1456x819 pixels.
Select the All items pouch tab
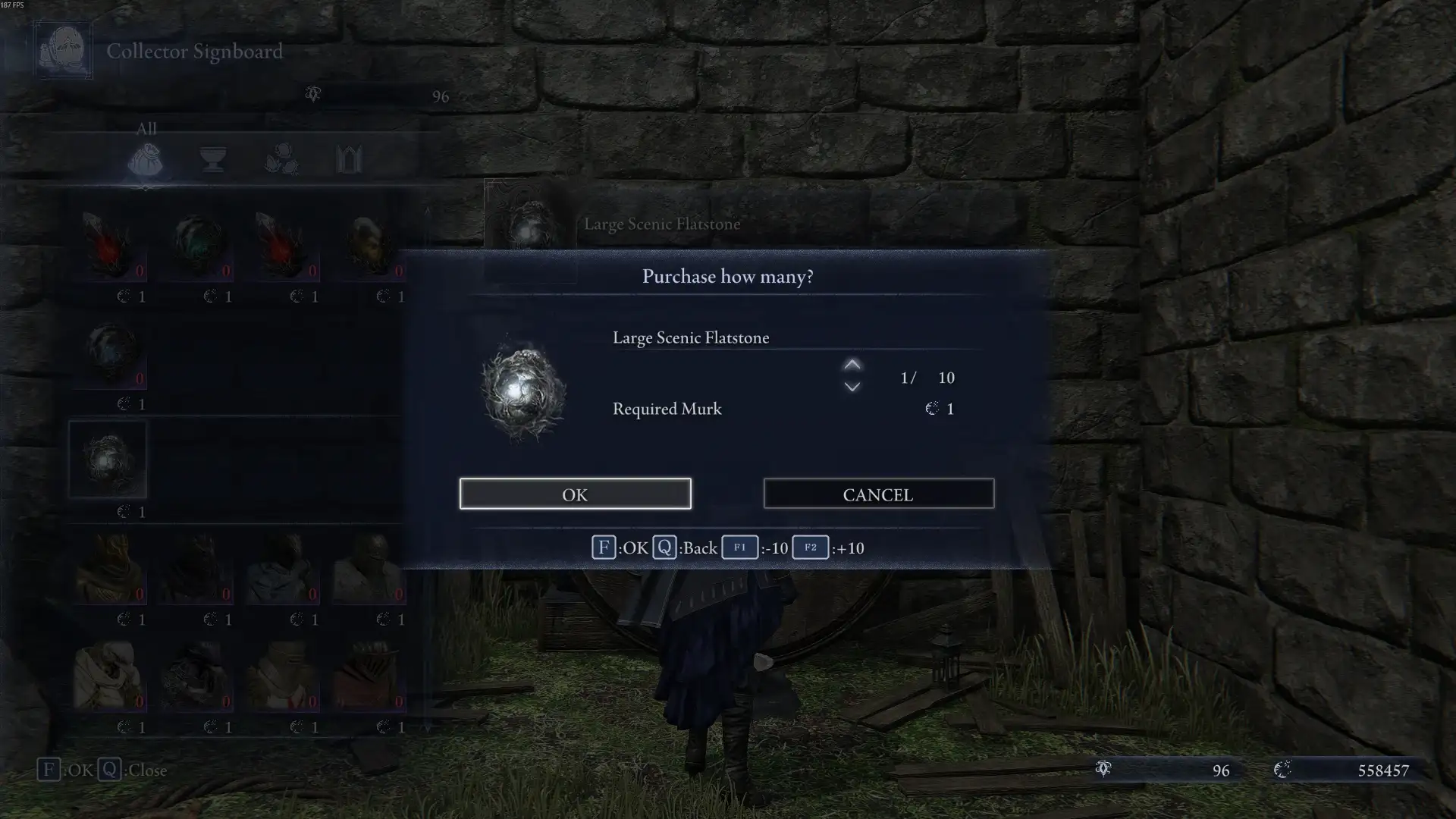(x=145, y=159)
